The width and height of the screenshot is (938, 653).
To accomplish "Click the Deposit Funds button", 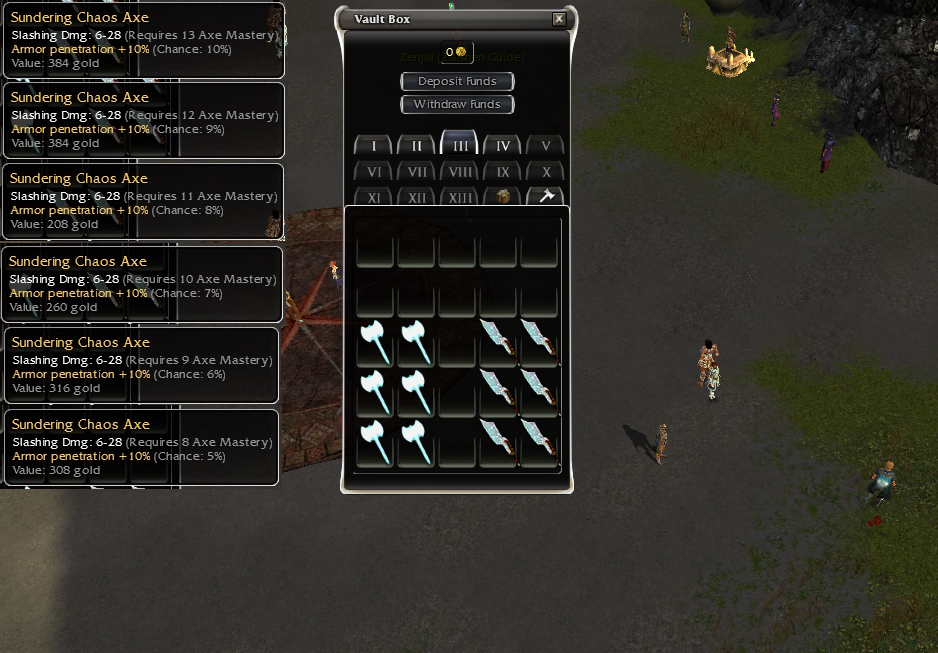I will pyautogui.click(x=457, y=81).
